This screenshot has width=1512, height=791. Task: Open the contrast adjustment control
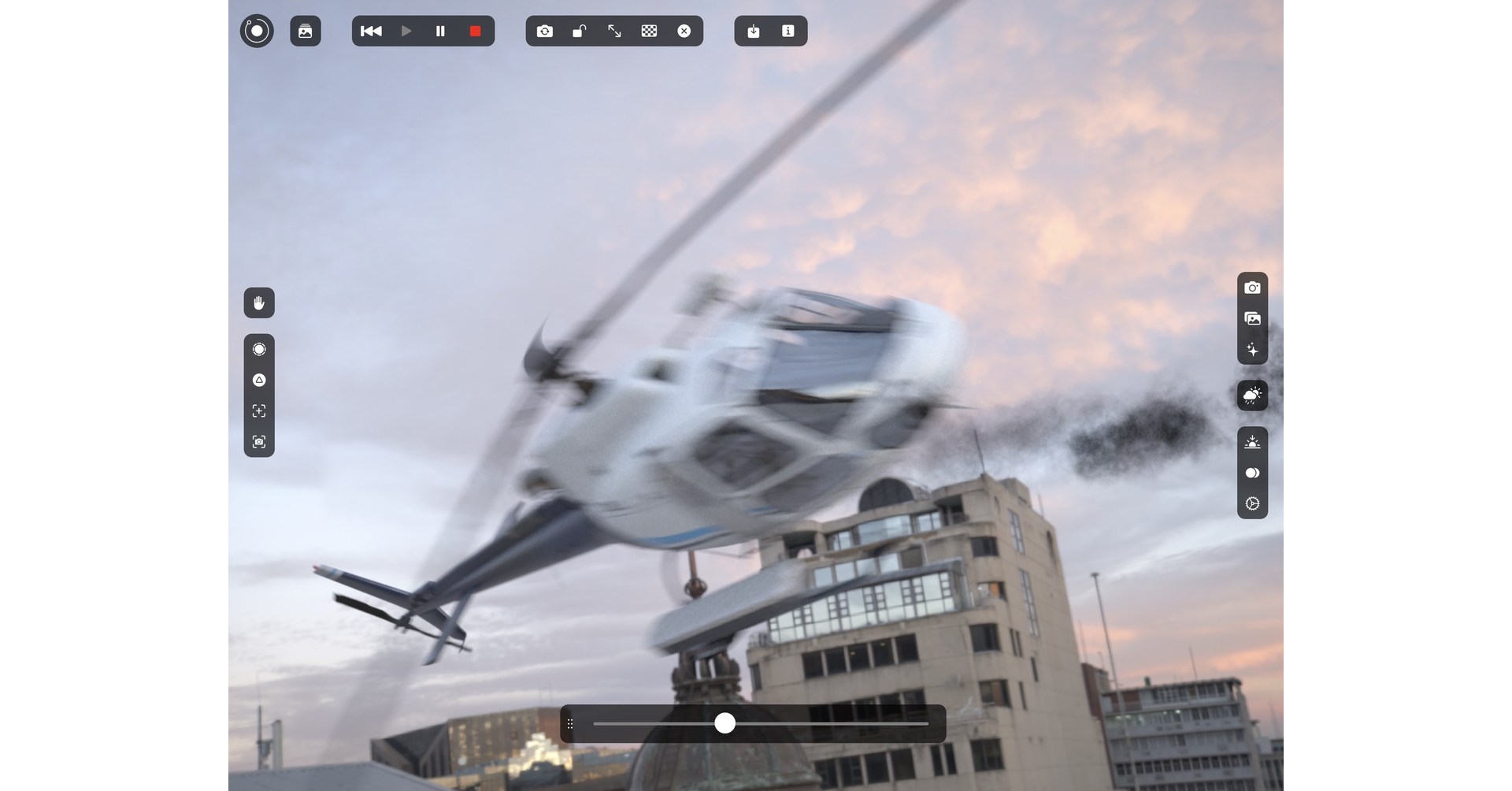click(1252, 473)
